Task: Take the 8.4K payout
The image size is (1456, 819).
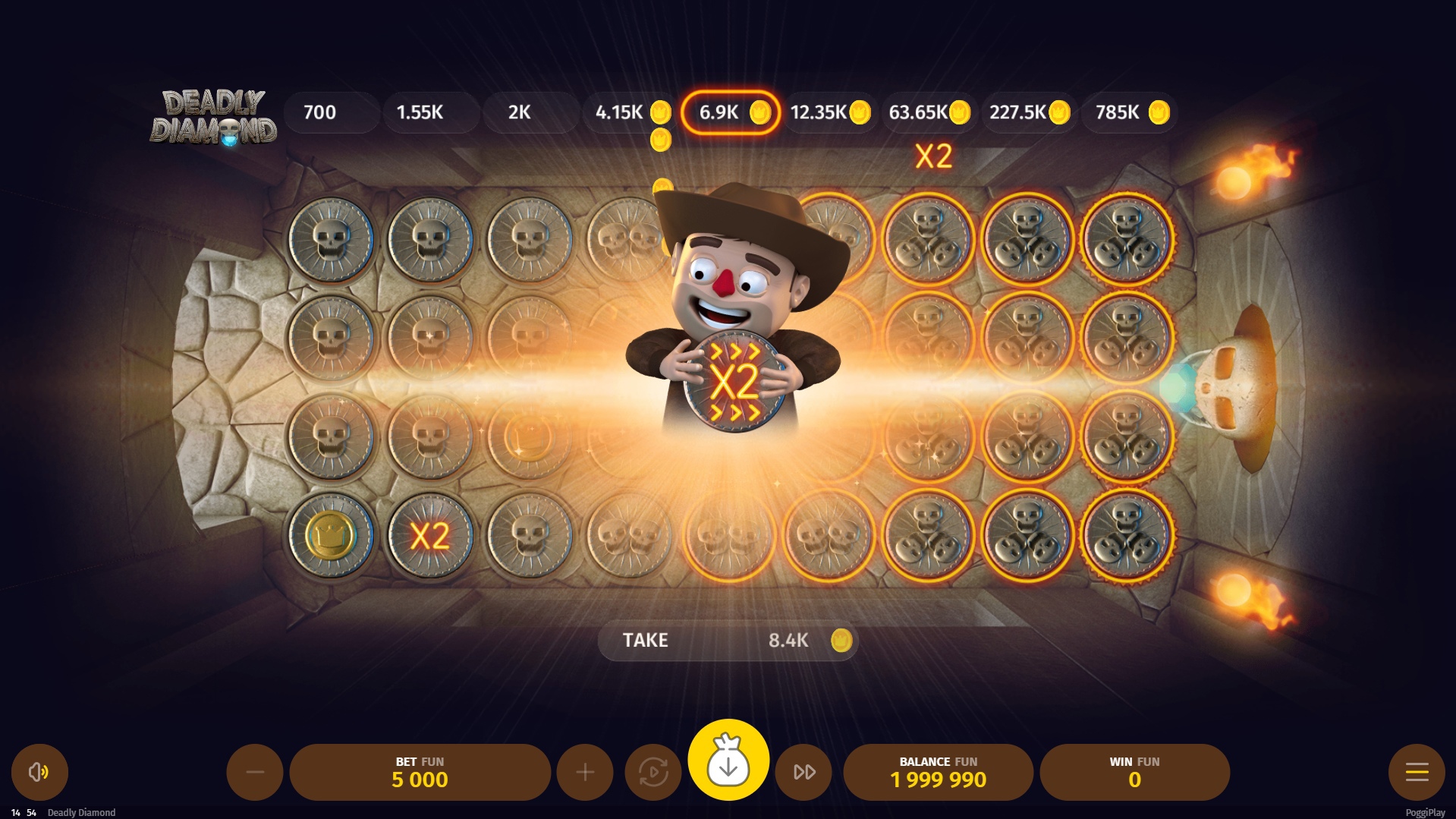Action: coord(728,641)
